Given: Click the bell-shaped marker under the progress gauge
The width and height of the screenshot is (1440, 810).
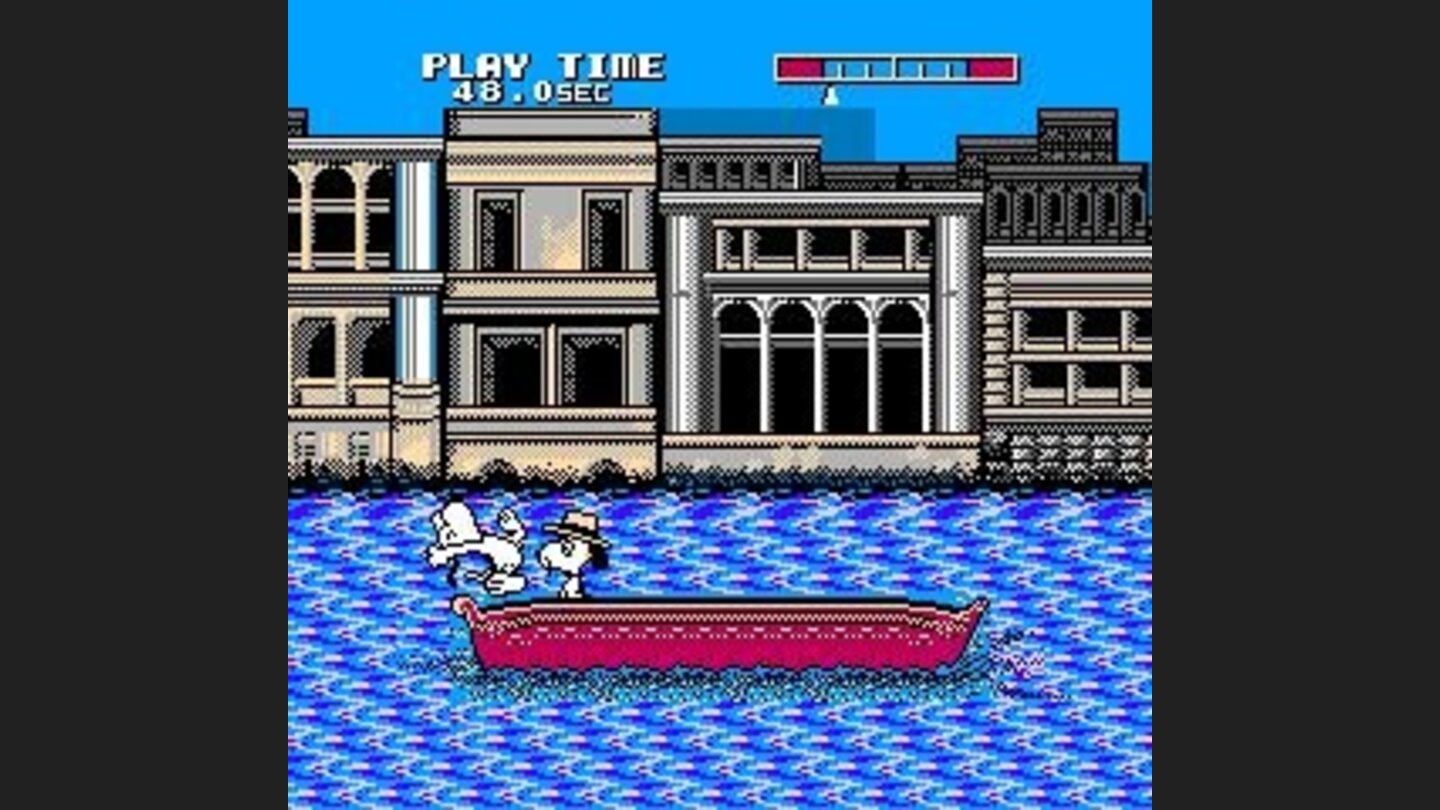Looking at the screenshot, I should [x=830, y=97].
